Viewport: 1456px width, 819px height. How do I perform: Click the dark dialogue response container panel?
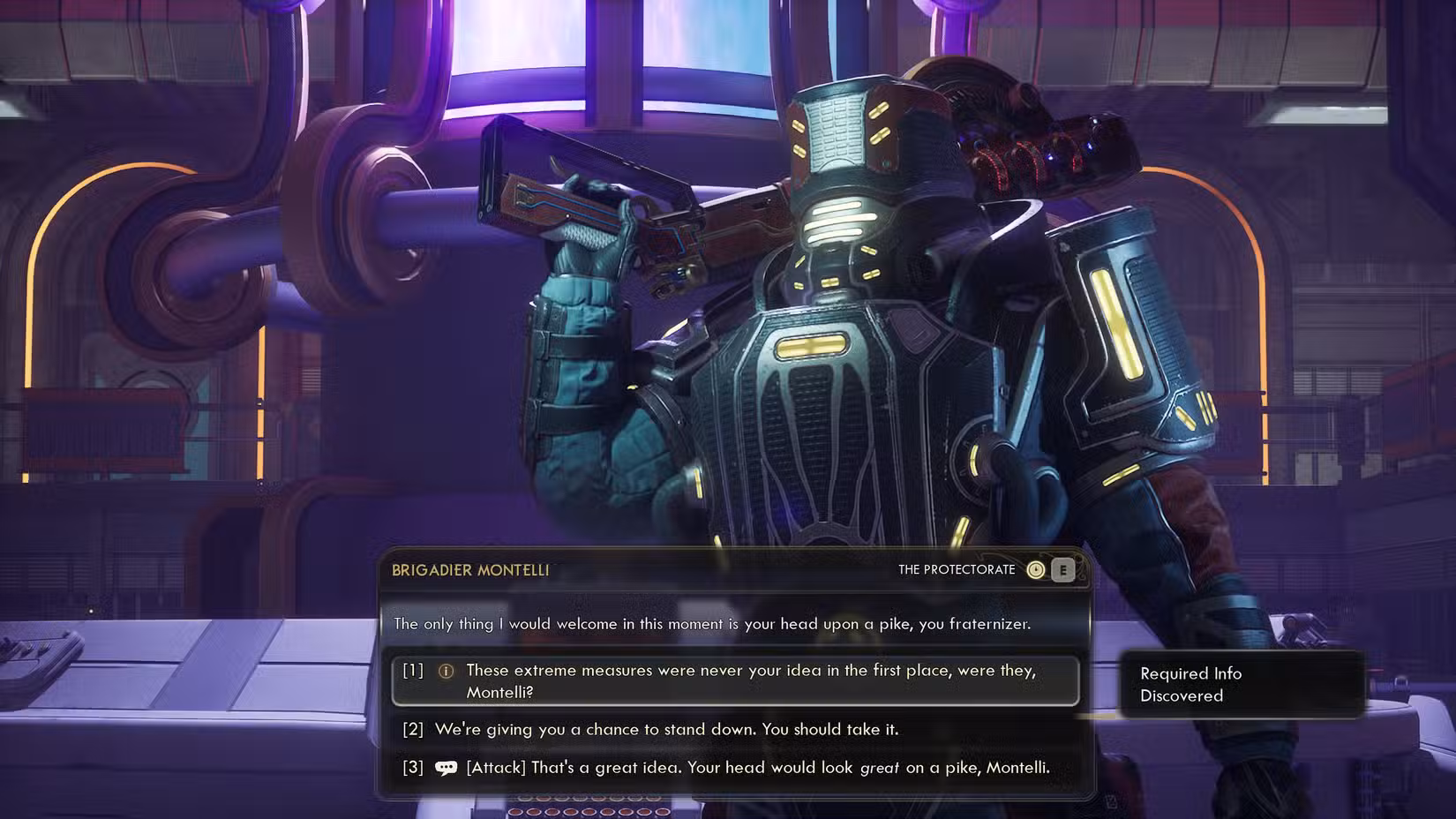click(x=739, y=719)
